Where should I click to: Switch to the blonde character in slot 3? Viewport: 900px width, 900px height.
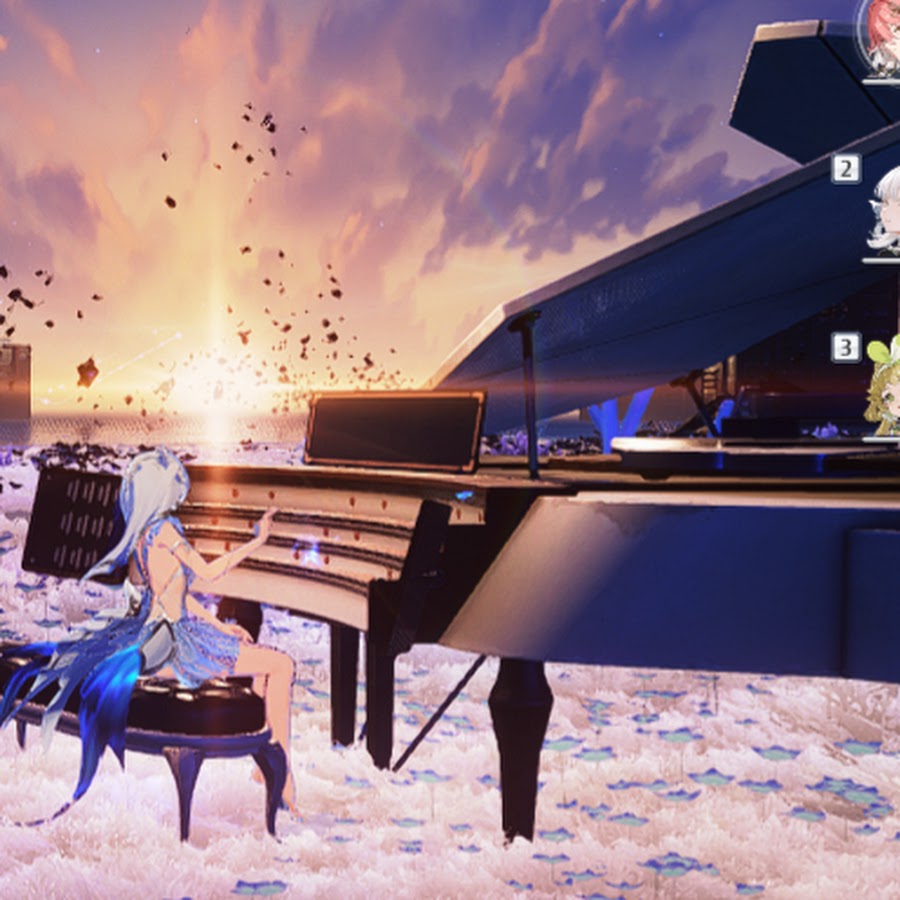point(884,390)
